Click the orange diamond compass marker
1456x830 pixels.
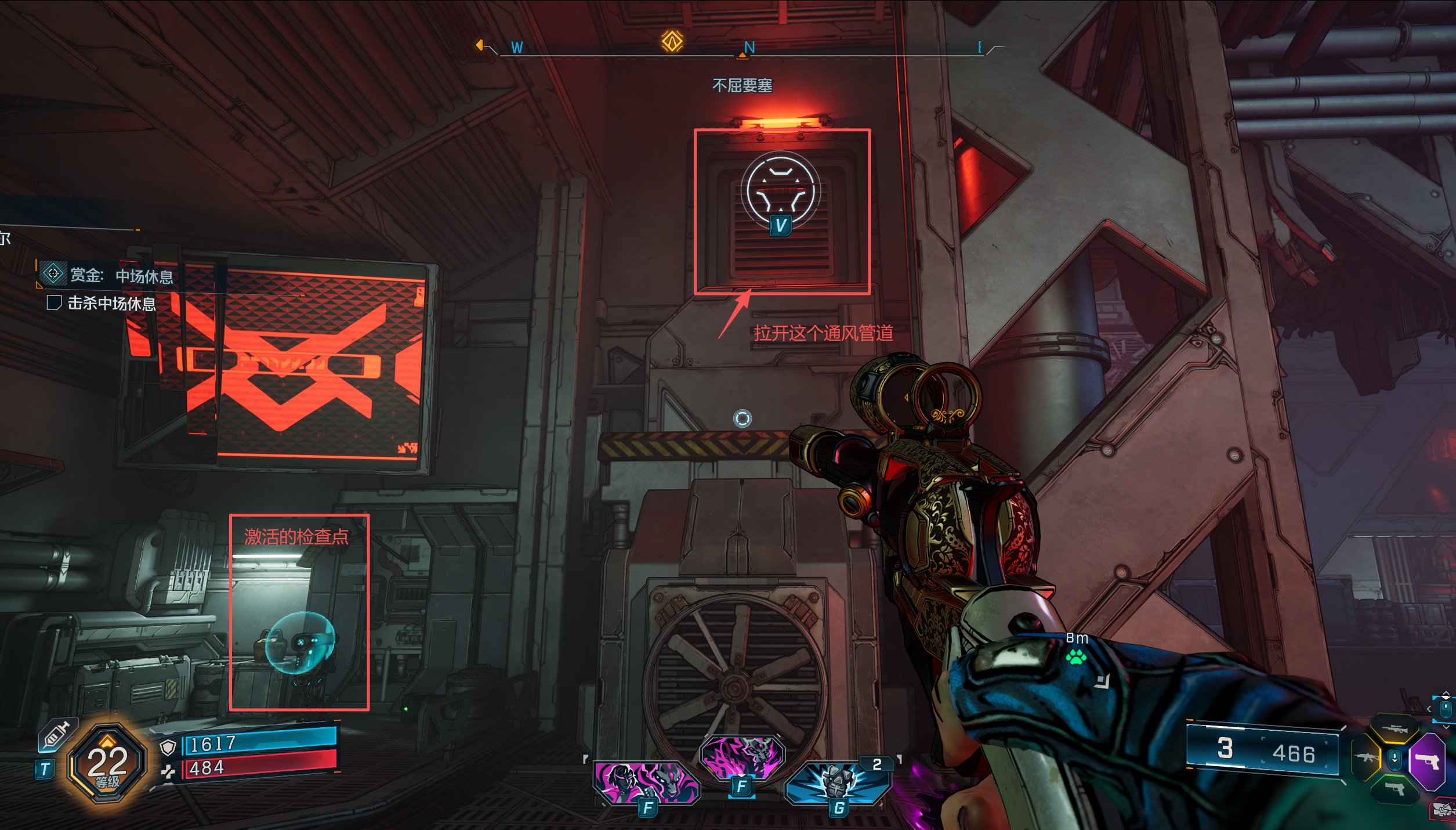pos(672,41)
